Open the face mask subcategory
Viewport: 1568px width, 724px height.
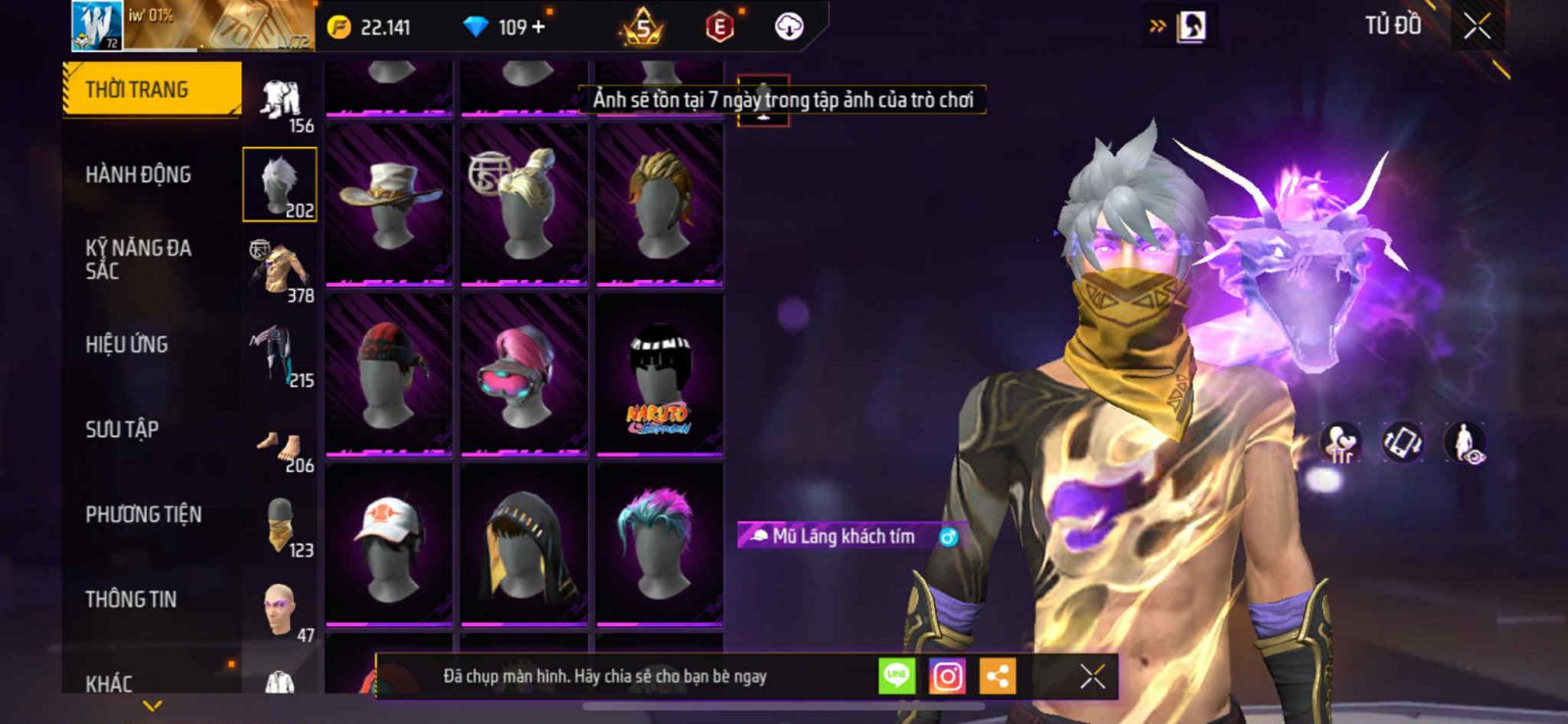point(280,525)
